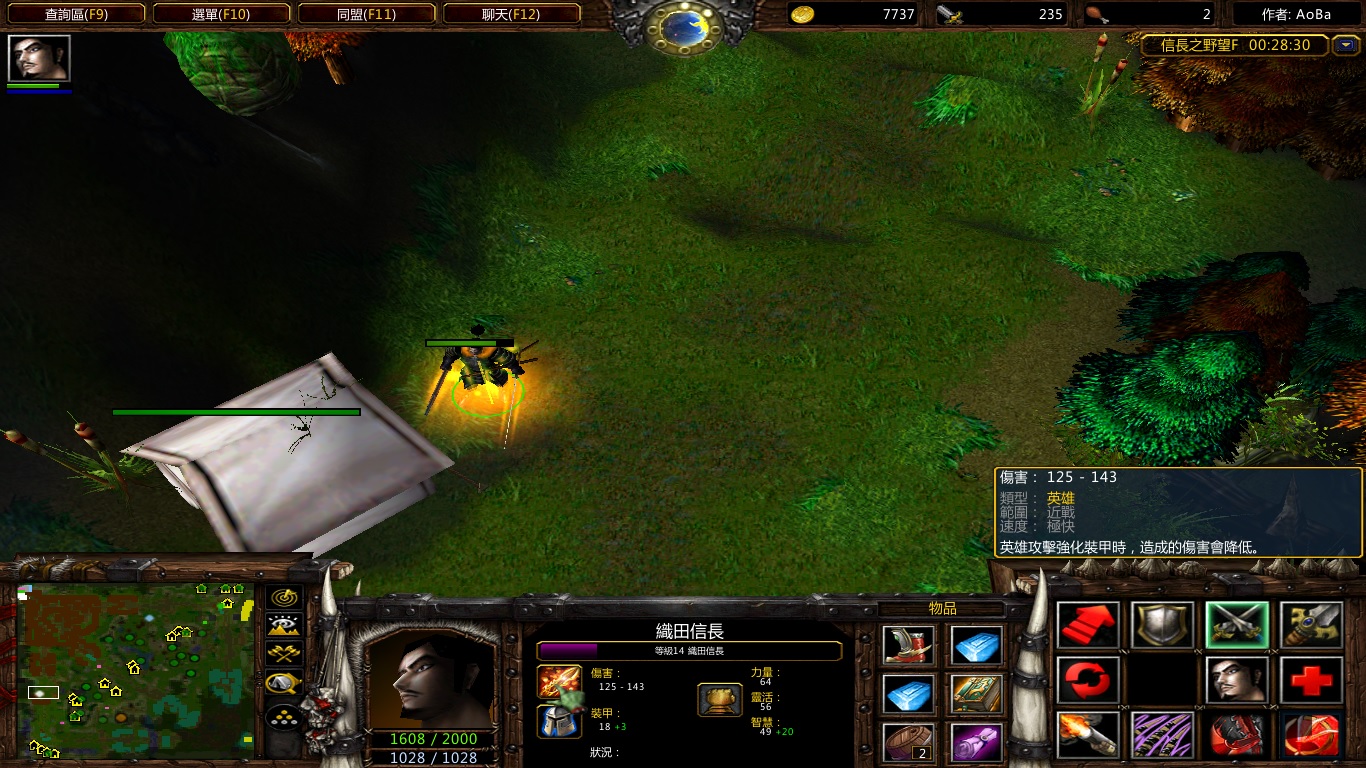The width and height of the screenshot is (1366, 768).
Task: Toggle ally color mode (crossed axes icon)
Action: click(x=284, y=655)
